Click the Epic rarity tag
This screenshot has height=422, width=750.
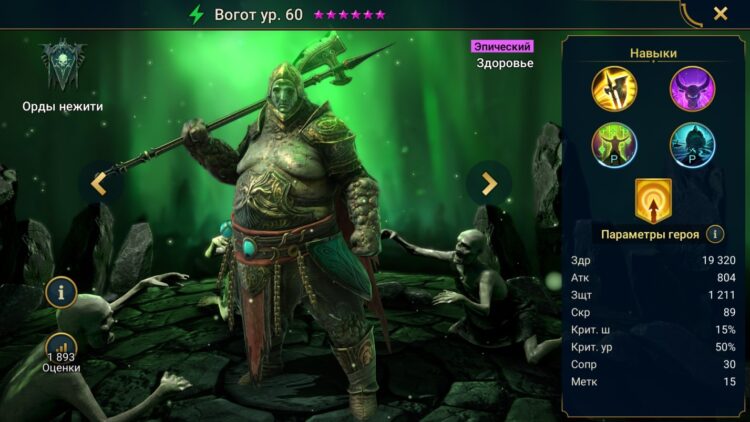coord(502,46)
